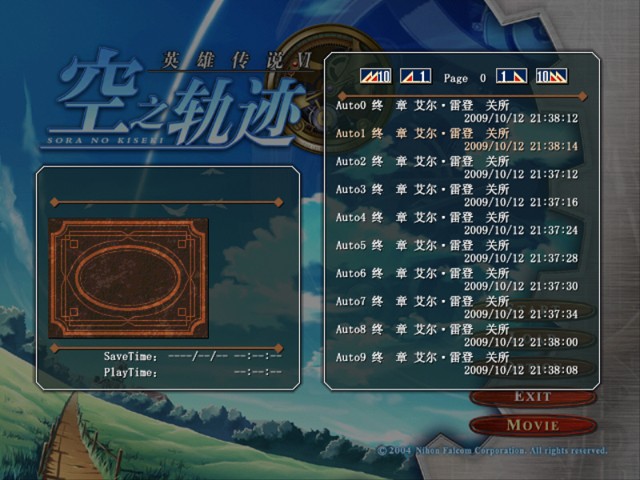Image resolution: width=640 pixels, height=480 pixels.
Task: Go back one page in the save list
Action: point(415,76)
